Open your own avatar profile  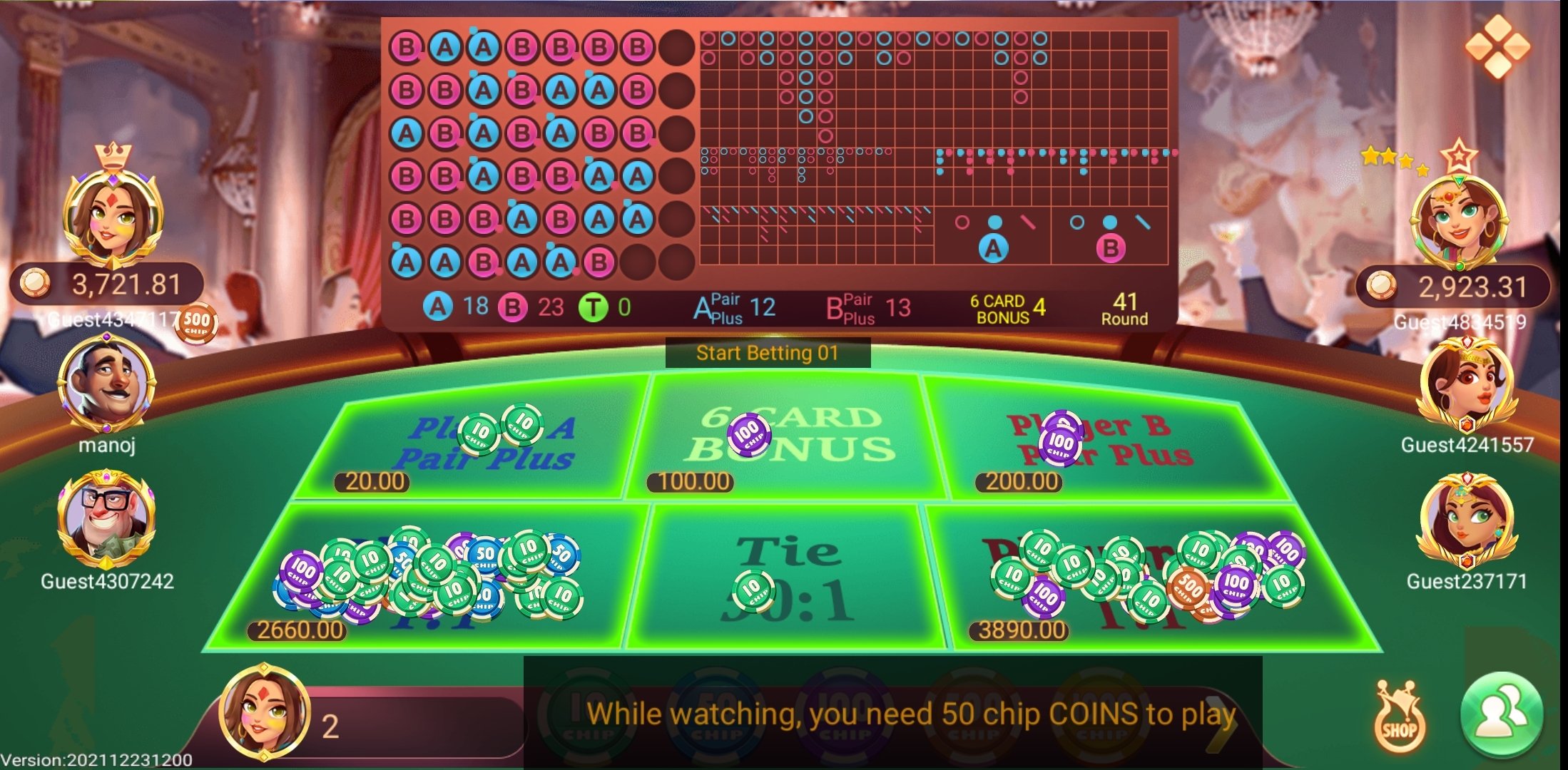click(x=264, y=709)
